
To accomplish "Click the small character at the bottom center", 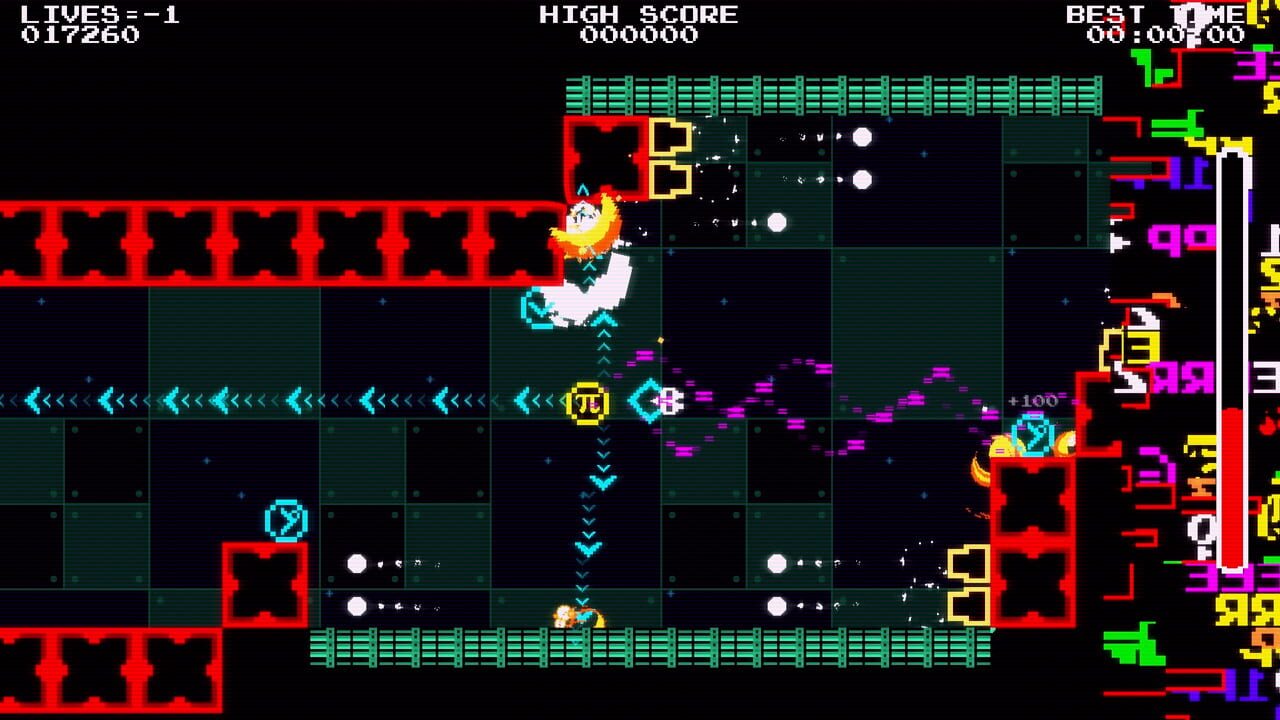I will (x=568, y=615).
